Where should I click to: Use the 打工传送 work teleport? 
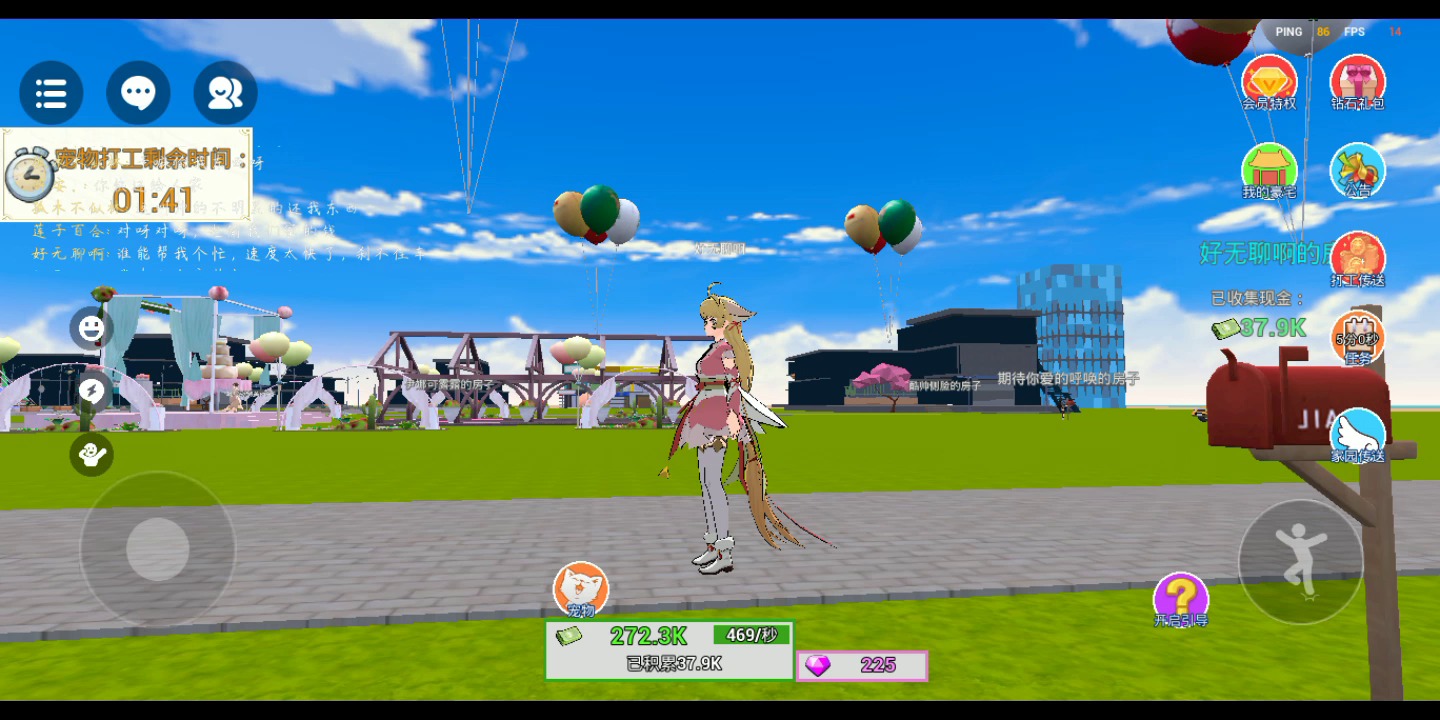(1357, 259)
